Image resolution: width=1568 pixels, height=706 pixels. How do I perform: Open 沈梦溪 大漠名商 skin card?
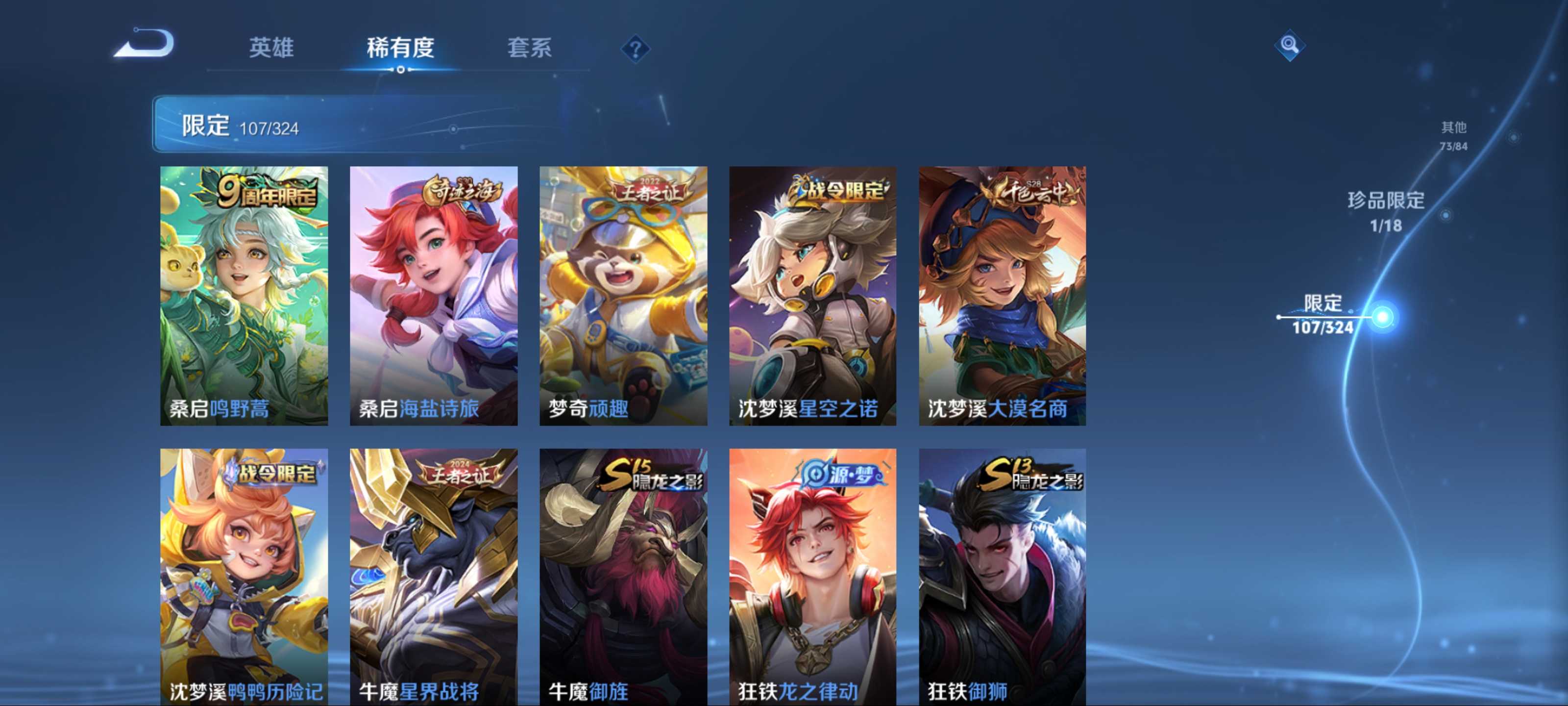(x=1002, y=296)
